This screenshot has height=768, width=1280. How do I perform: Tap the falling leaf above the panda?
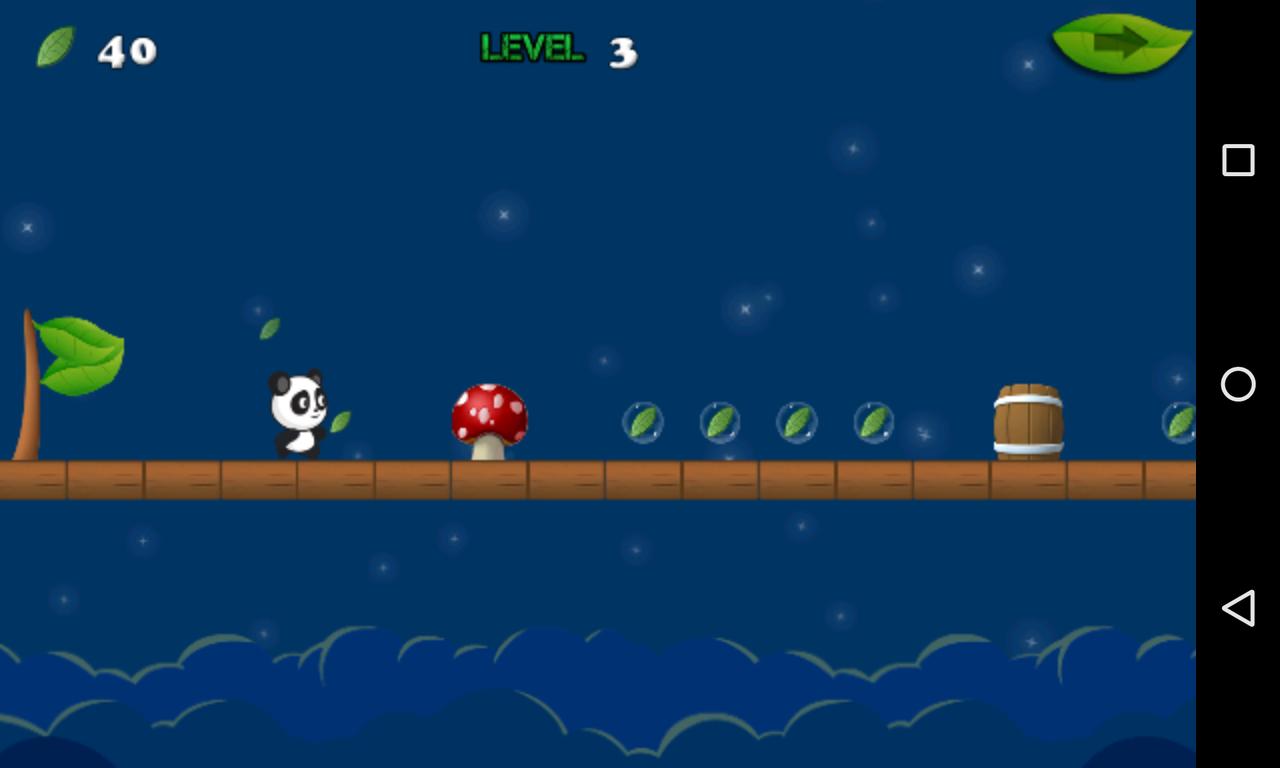268,327
